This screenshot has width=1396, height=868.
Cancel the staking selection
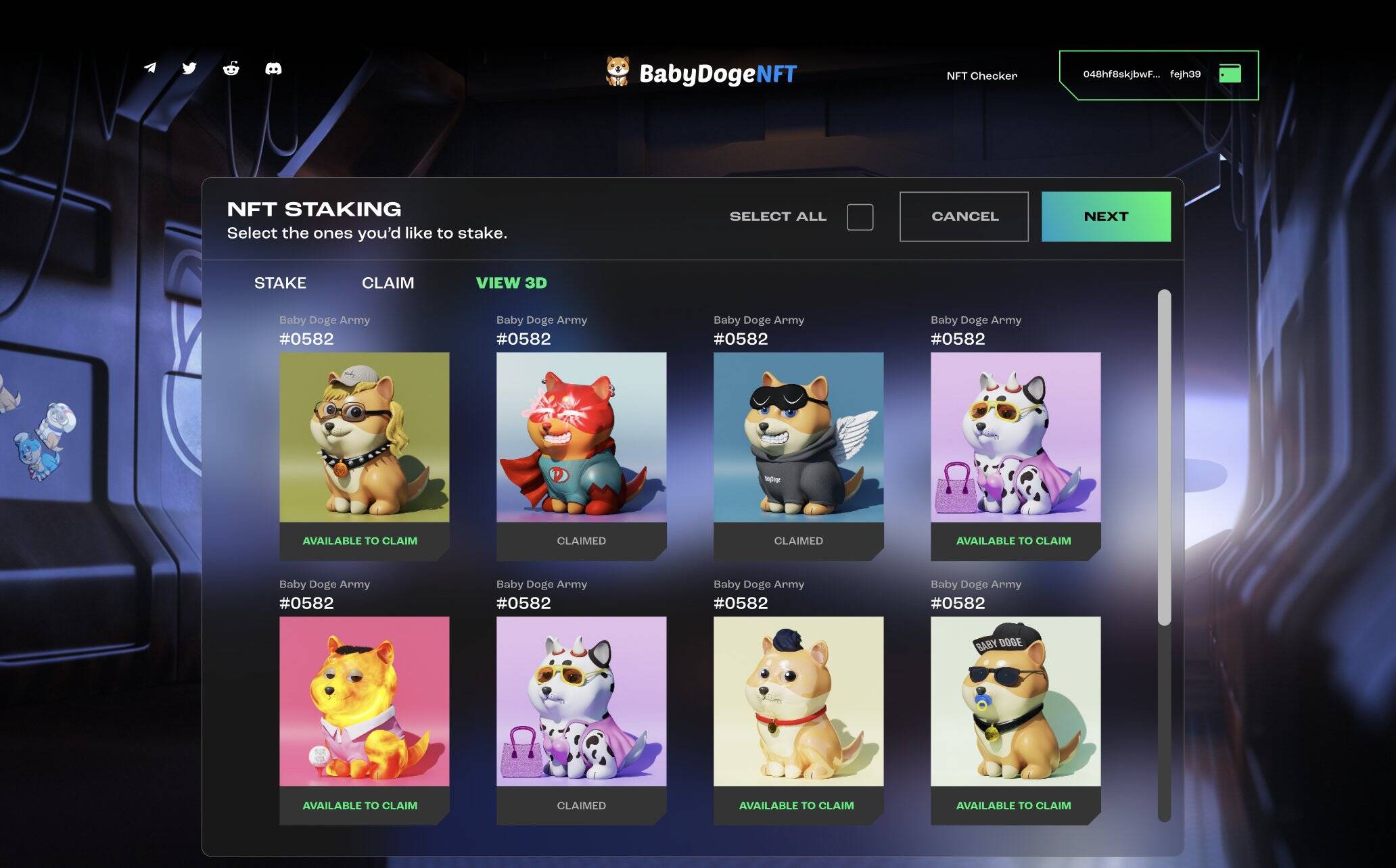(x=964, y=216)
